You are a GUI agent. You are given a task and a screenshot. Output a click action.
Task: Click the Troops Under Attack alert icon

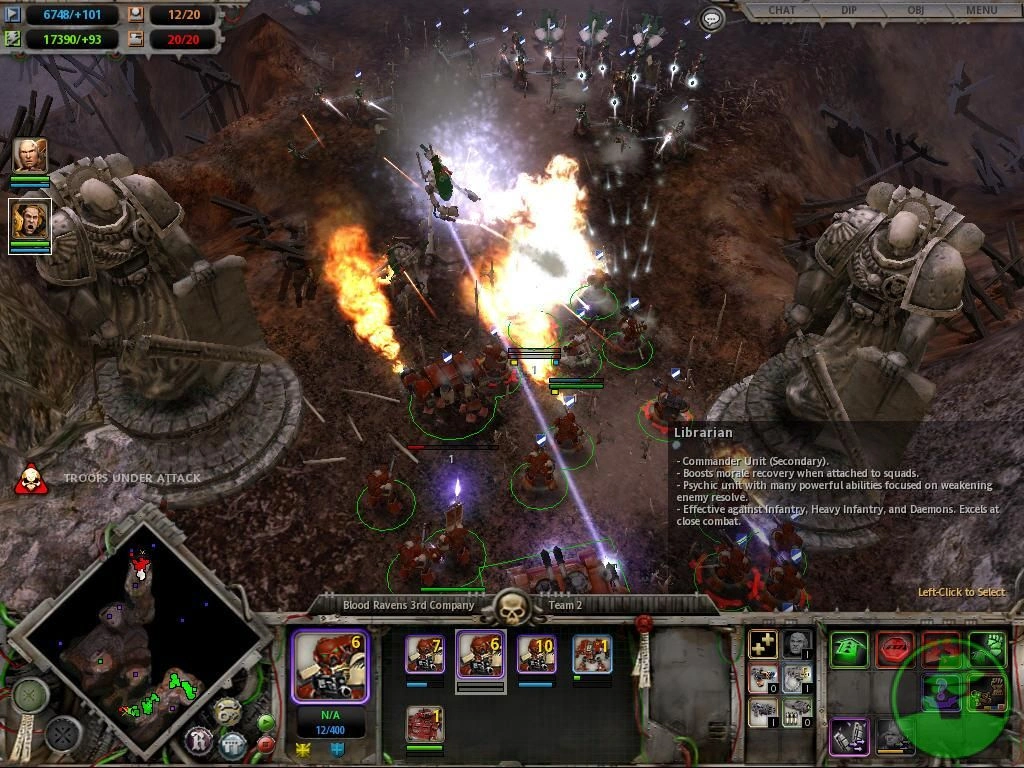[32, 479]
